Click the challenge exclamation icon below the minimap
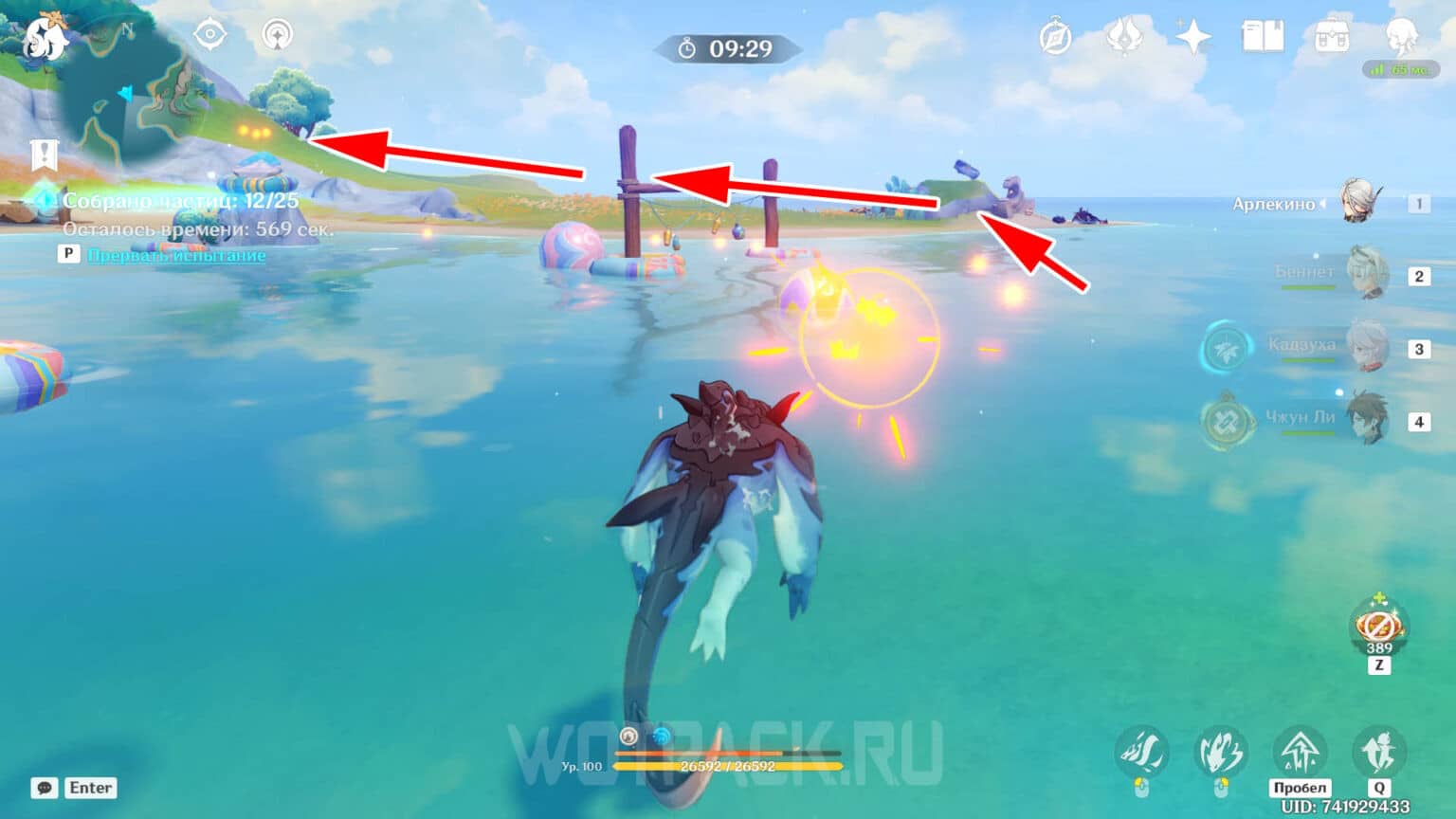 coord(42,152)
